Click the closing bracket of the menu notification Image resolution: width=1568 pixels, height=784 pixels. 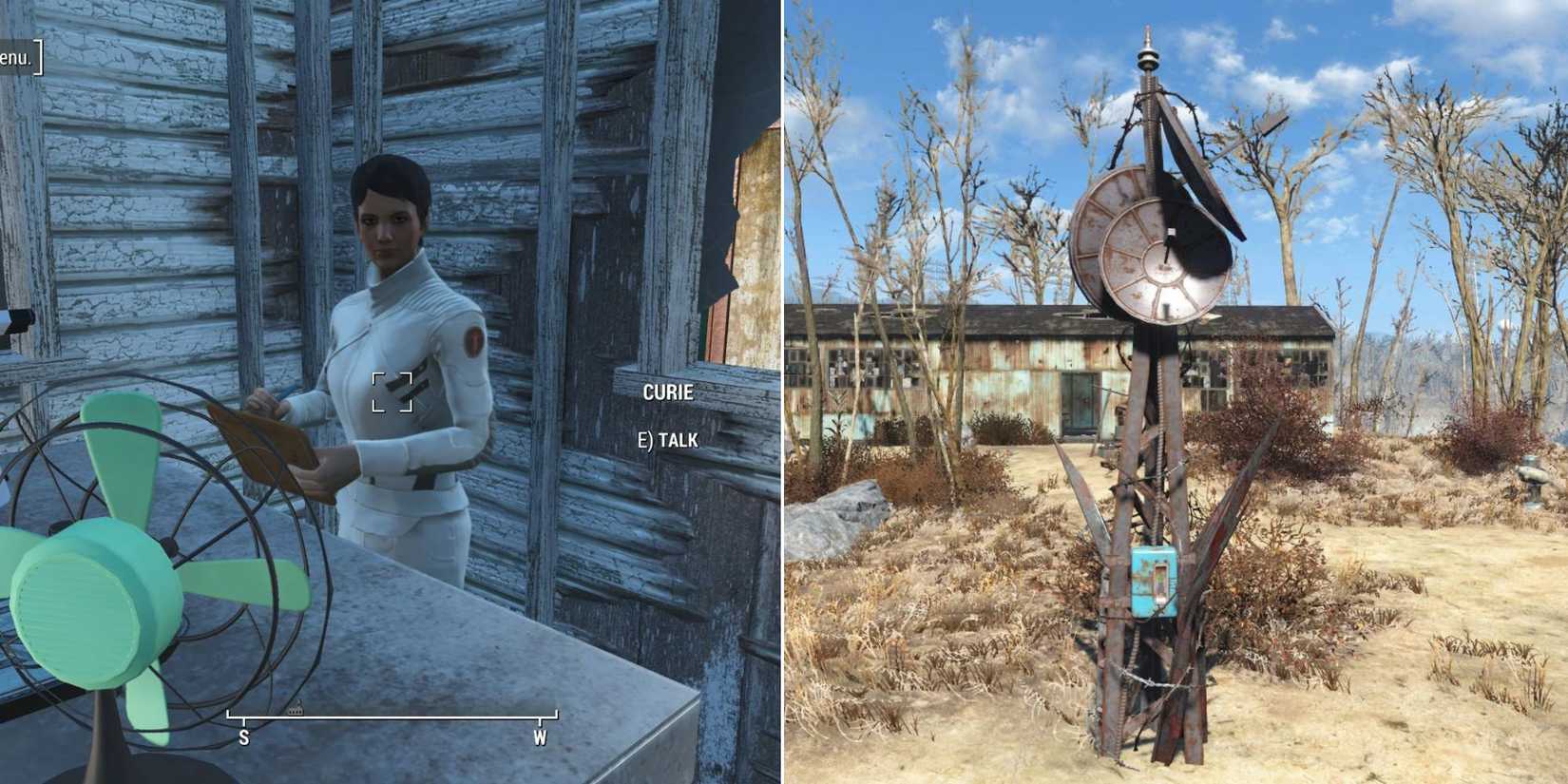pyautogui.click(x=38, y=55)
